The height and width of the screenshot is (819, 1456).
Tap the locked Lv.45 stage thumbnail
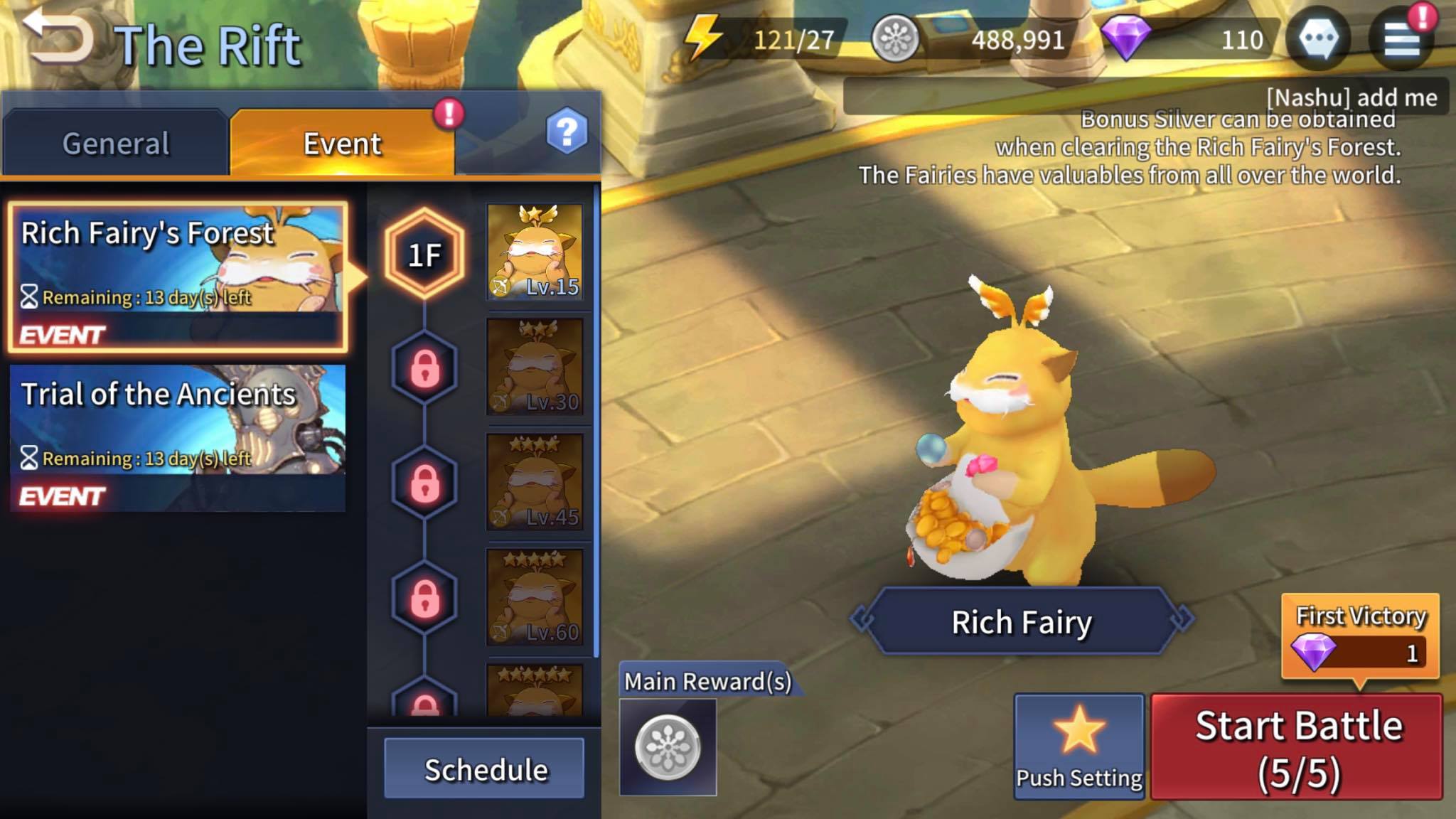coord(535,482)
